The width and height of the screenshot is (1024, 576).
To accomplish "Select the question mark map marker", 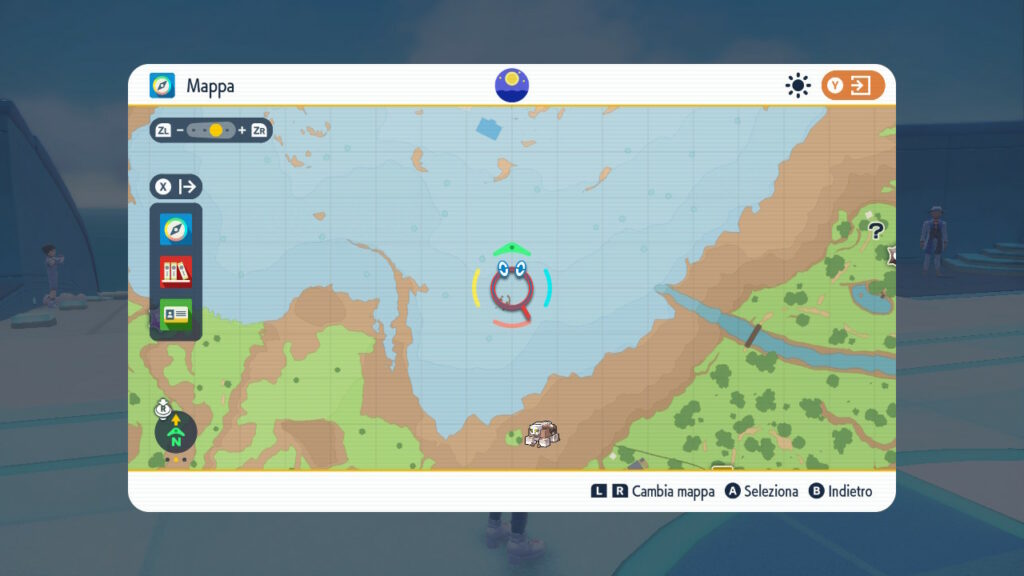I will point(876,231).
